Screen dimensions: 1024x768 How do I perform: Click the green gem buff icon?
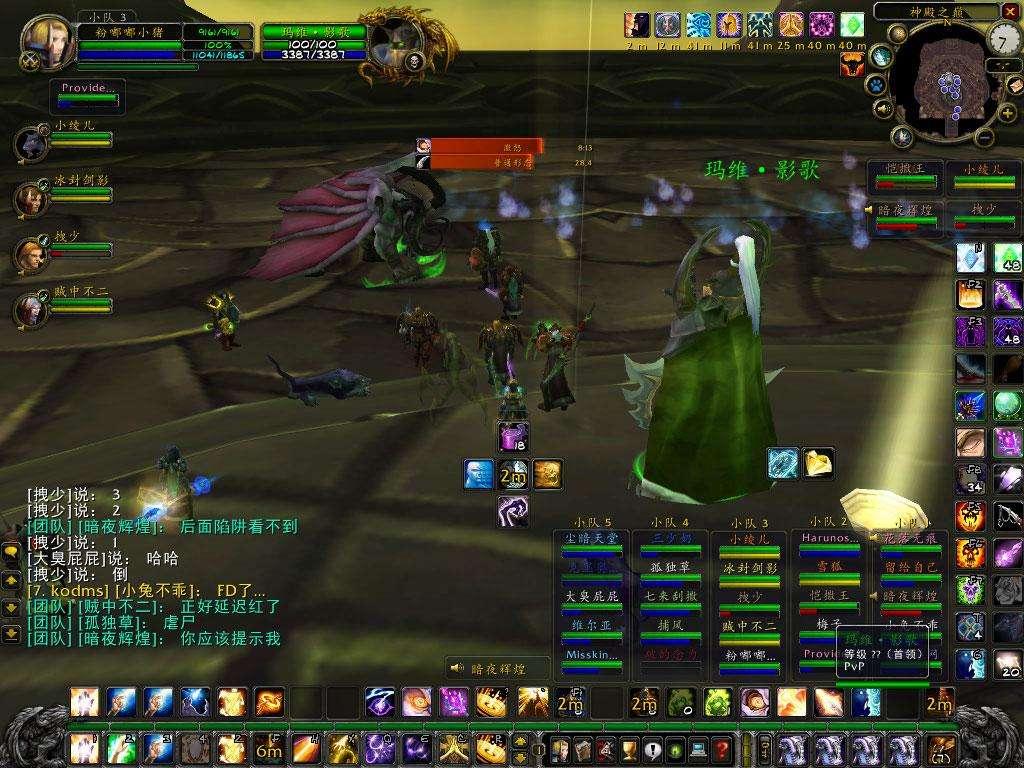tap(851, 23)
